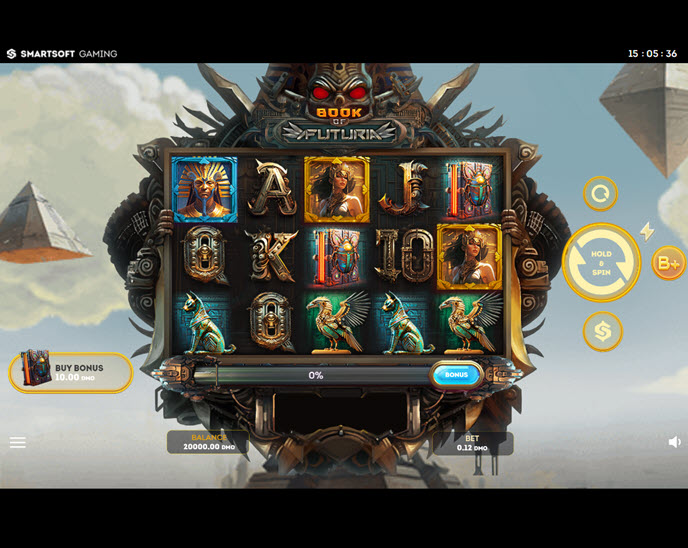The height and width of the screenshot is (548, 688).
Task: Open the B+ bonus bet button
Action: click(x=667, y=263)
